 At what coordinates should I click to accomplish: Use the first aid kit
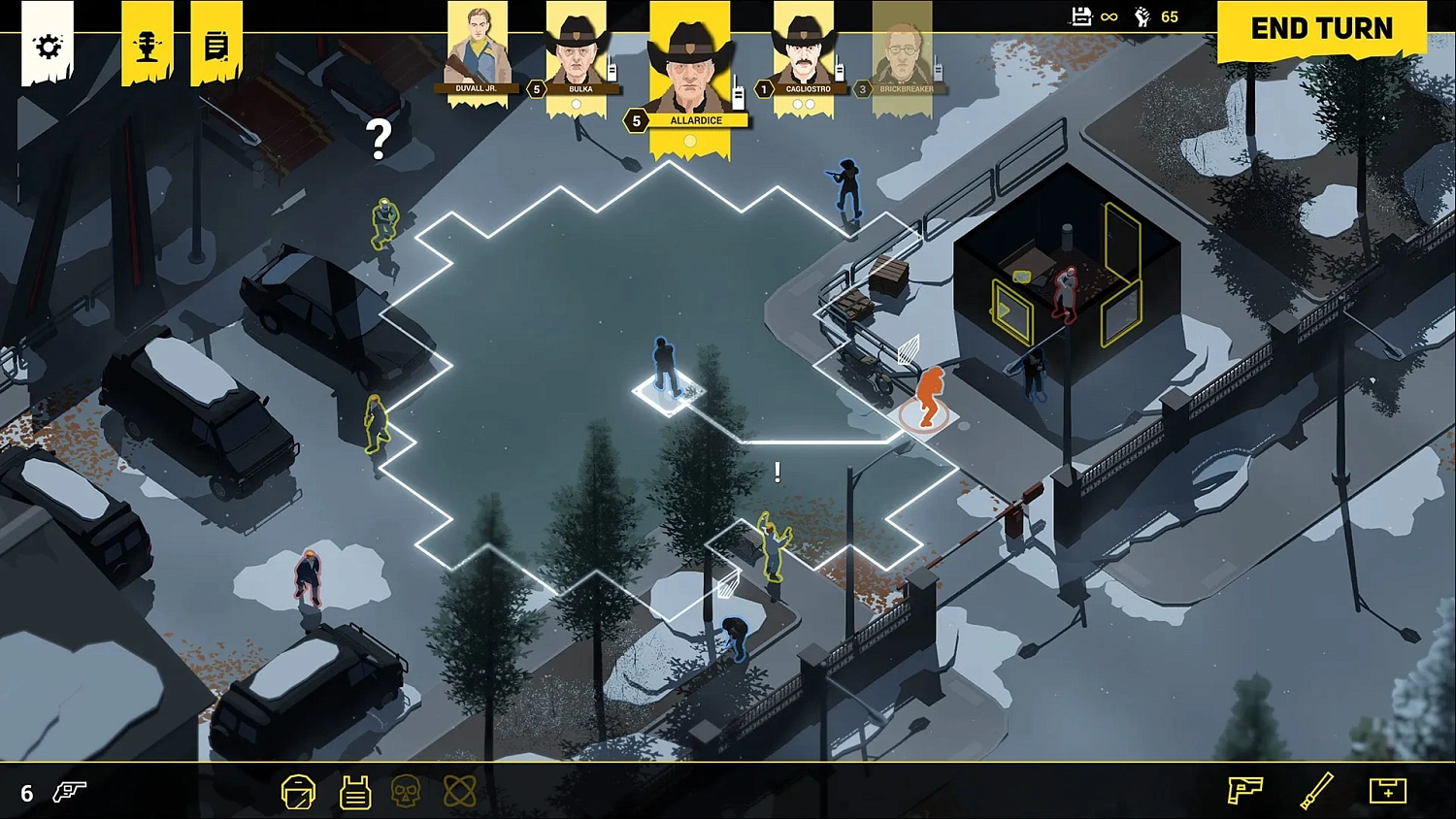tap(1387, 790)
